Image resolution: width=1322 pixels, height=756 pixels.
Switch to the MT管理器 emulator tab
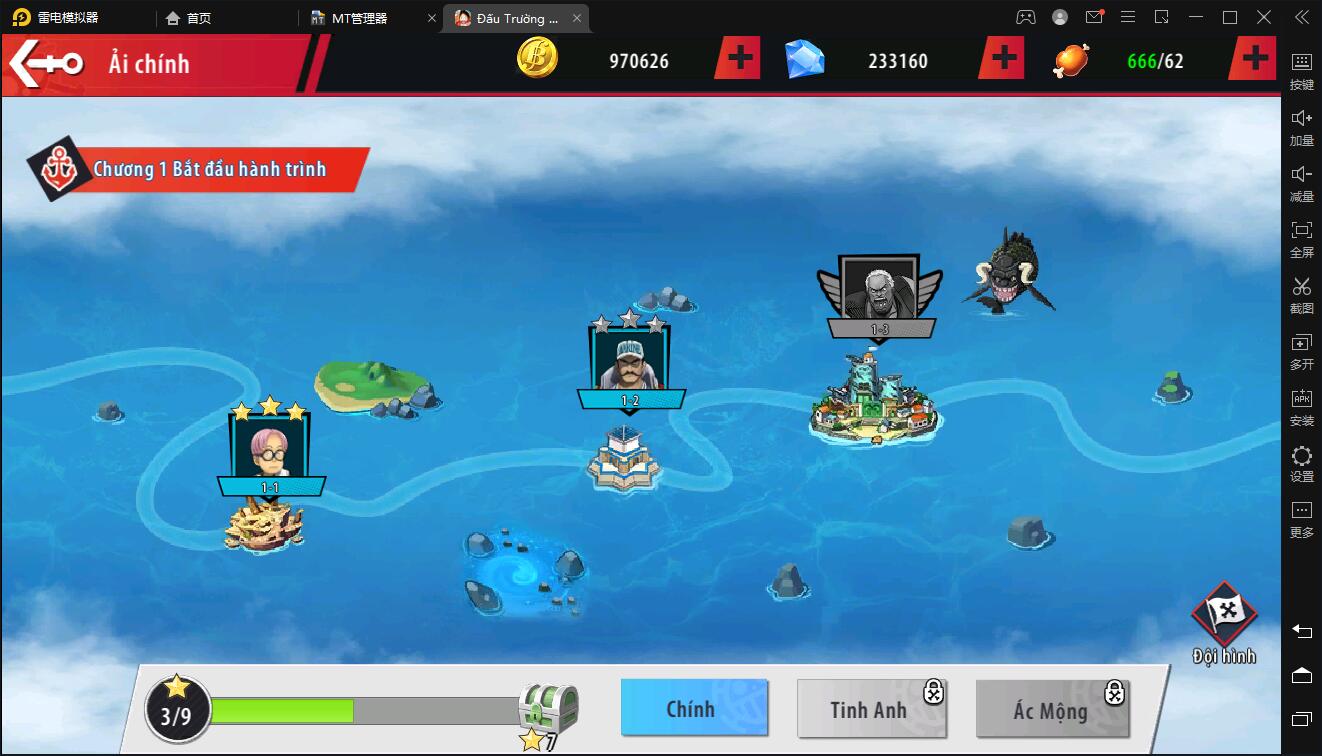click(x=360, y=18)
